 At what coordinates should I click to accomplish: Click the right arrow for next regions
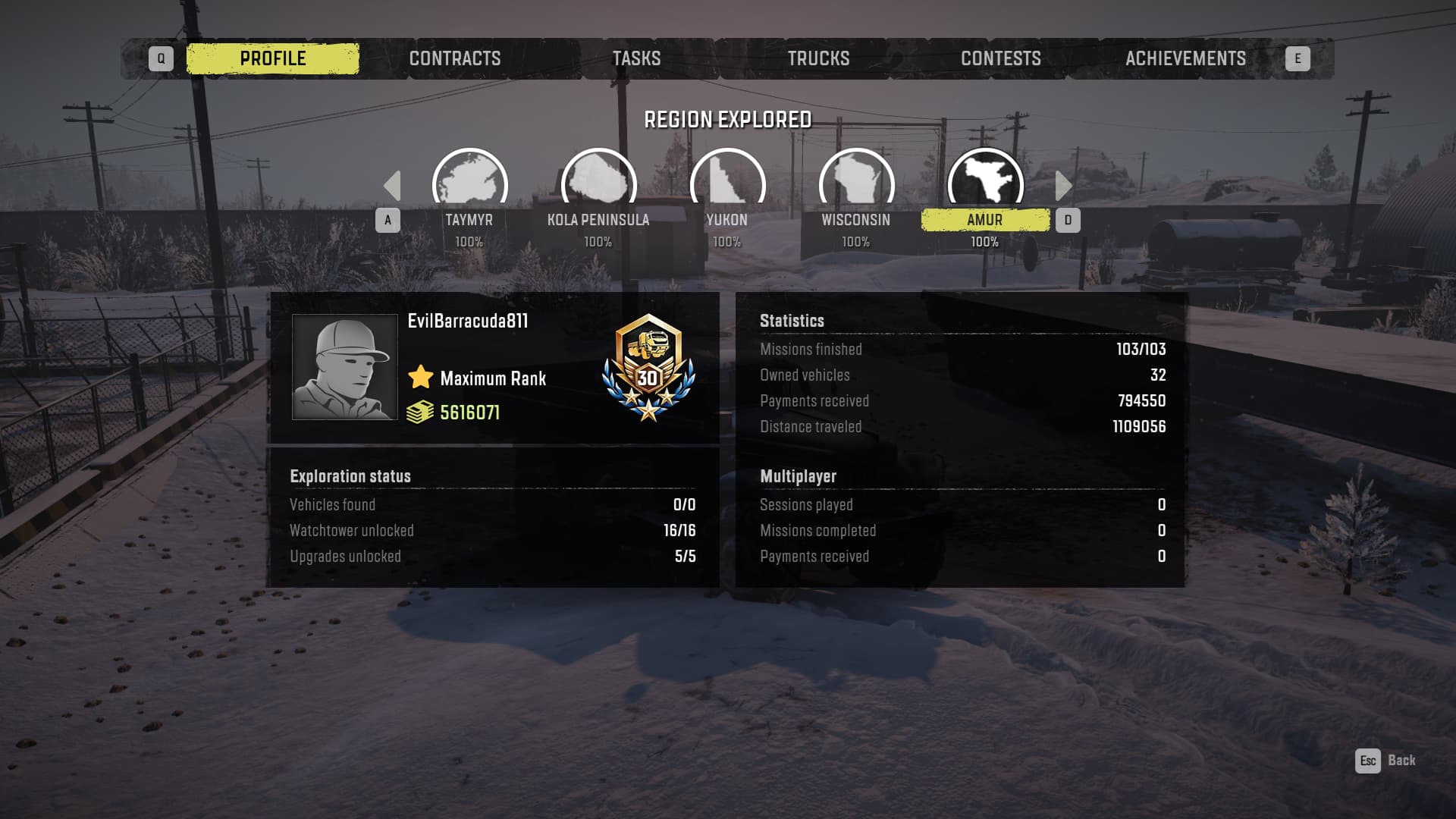1063,186
